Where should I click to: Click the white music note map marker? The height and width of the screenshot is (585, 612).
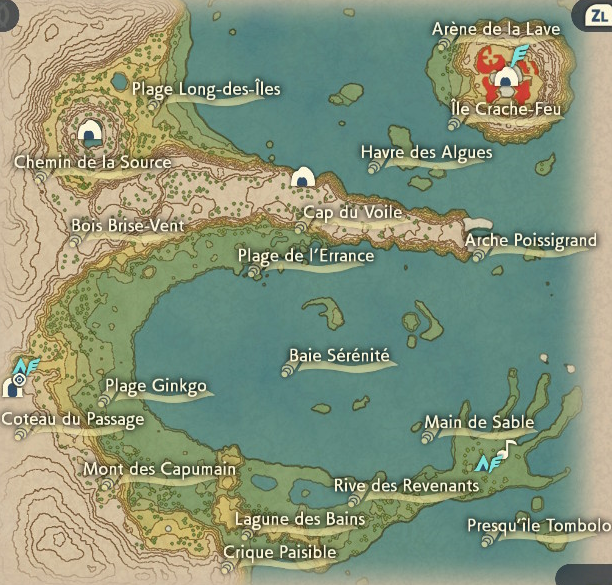click(x=510, y=449)
